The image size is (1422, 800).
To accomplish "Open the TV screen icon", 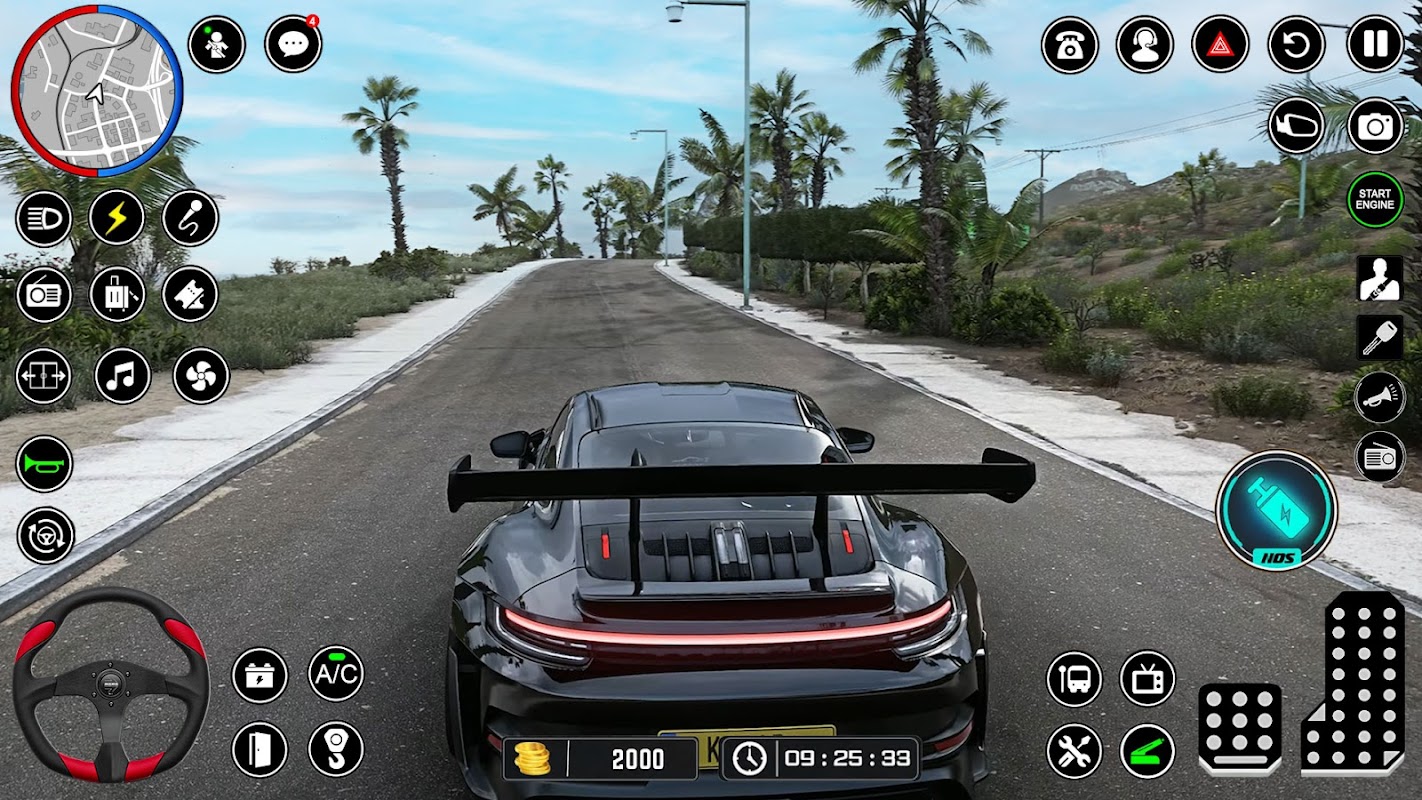I will [1147, 678].
